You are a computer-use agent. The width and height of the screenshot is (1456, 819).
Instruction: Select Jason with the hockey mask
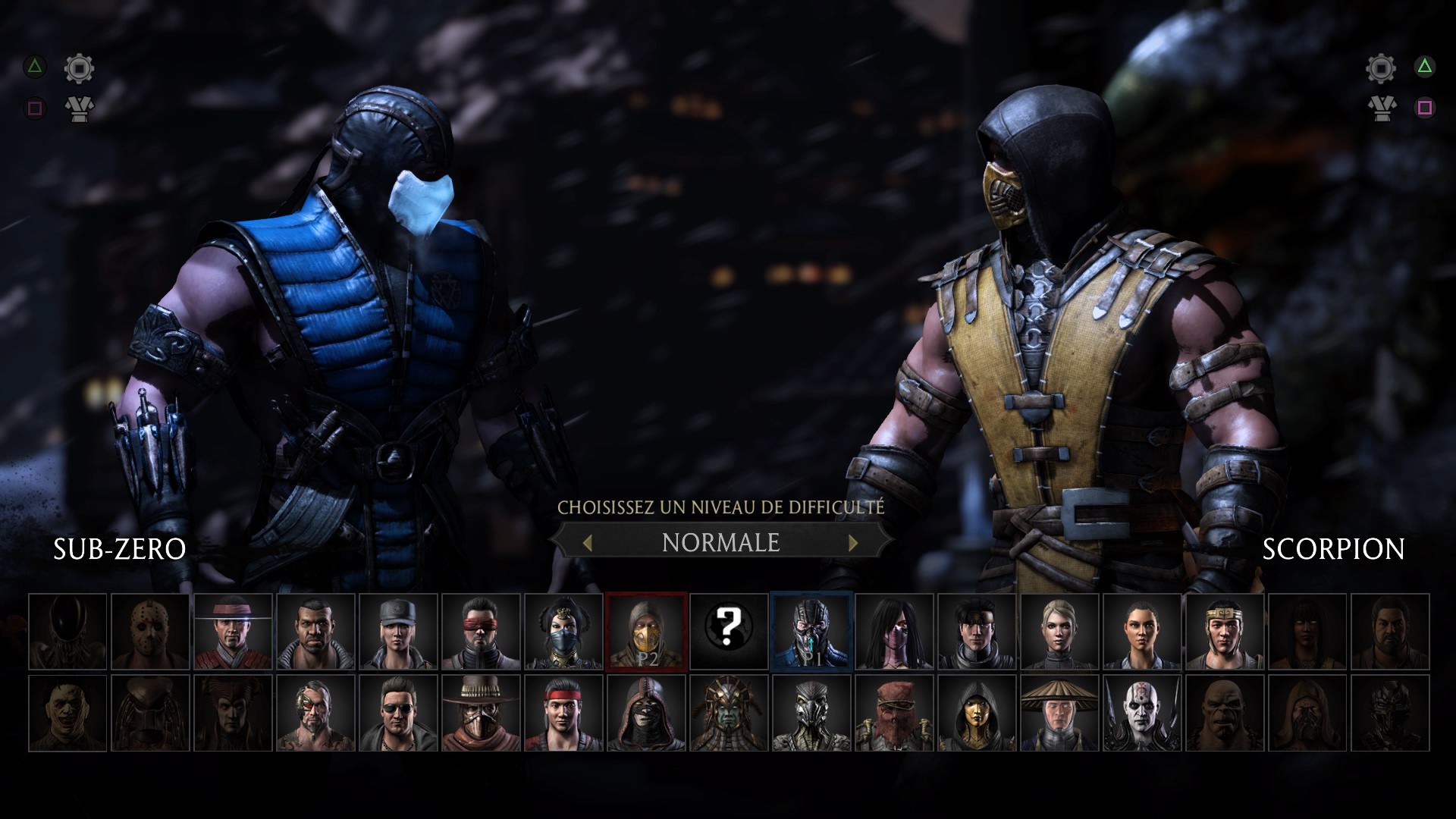[150, 632]
